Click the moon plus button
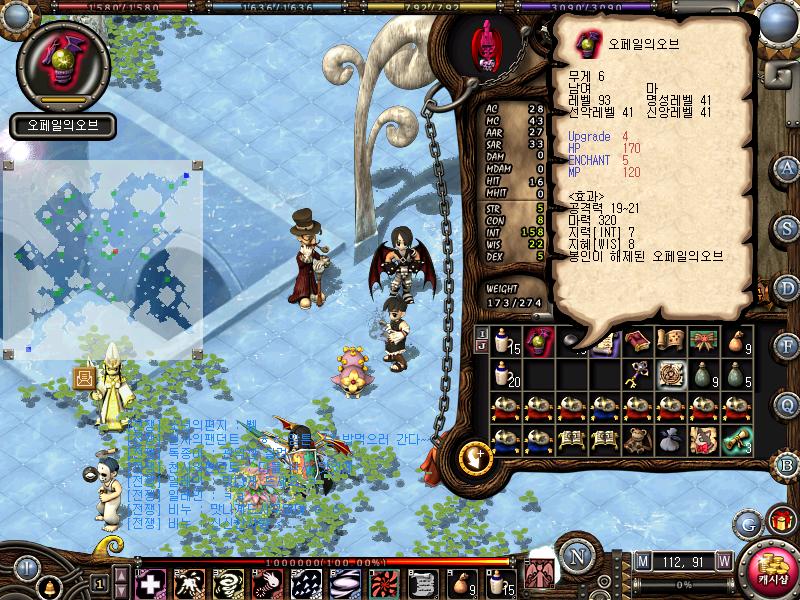Screen dimensions: 800x600 click(474, 457)
